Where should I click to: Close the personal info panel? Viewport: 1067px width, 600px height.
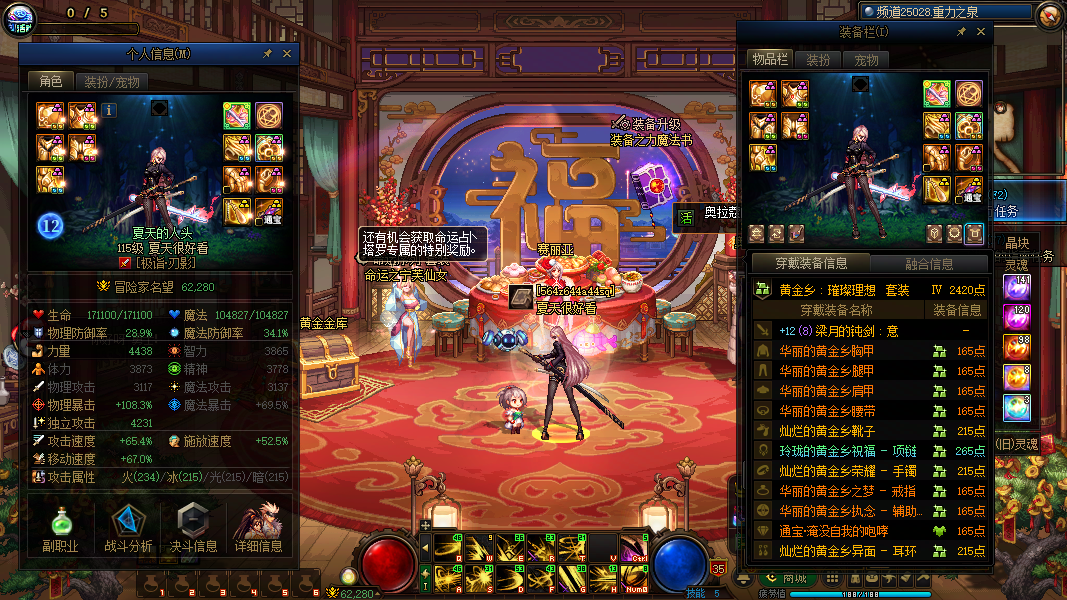click(x=287, y=53)
